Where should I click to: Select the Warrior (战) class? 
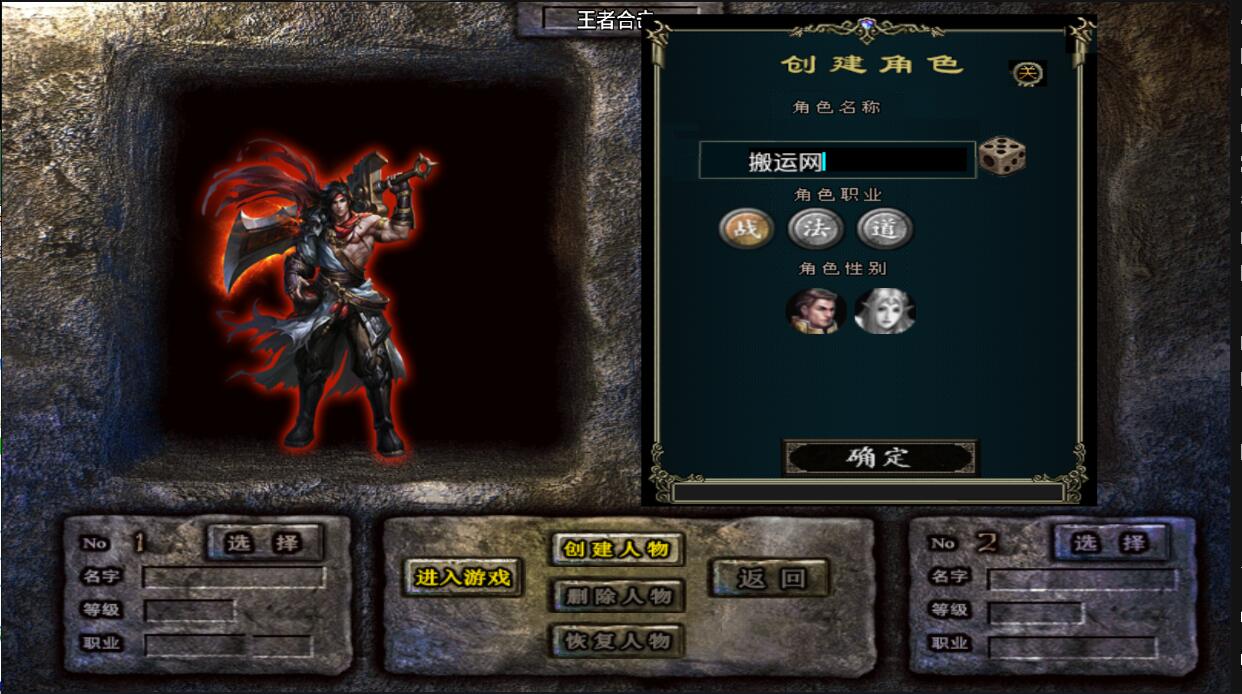pos(746,229)
